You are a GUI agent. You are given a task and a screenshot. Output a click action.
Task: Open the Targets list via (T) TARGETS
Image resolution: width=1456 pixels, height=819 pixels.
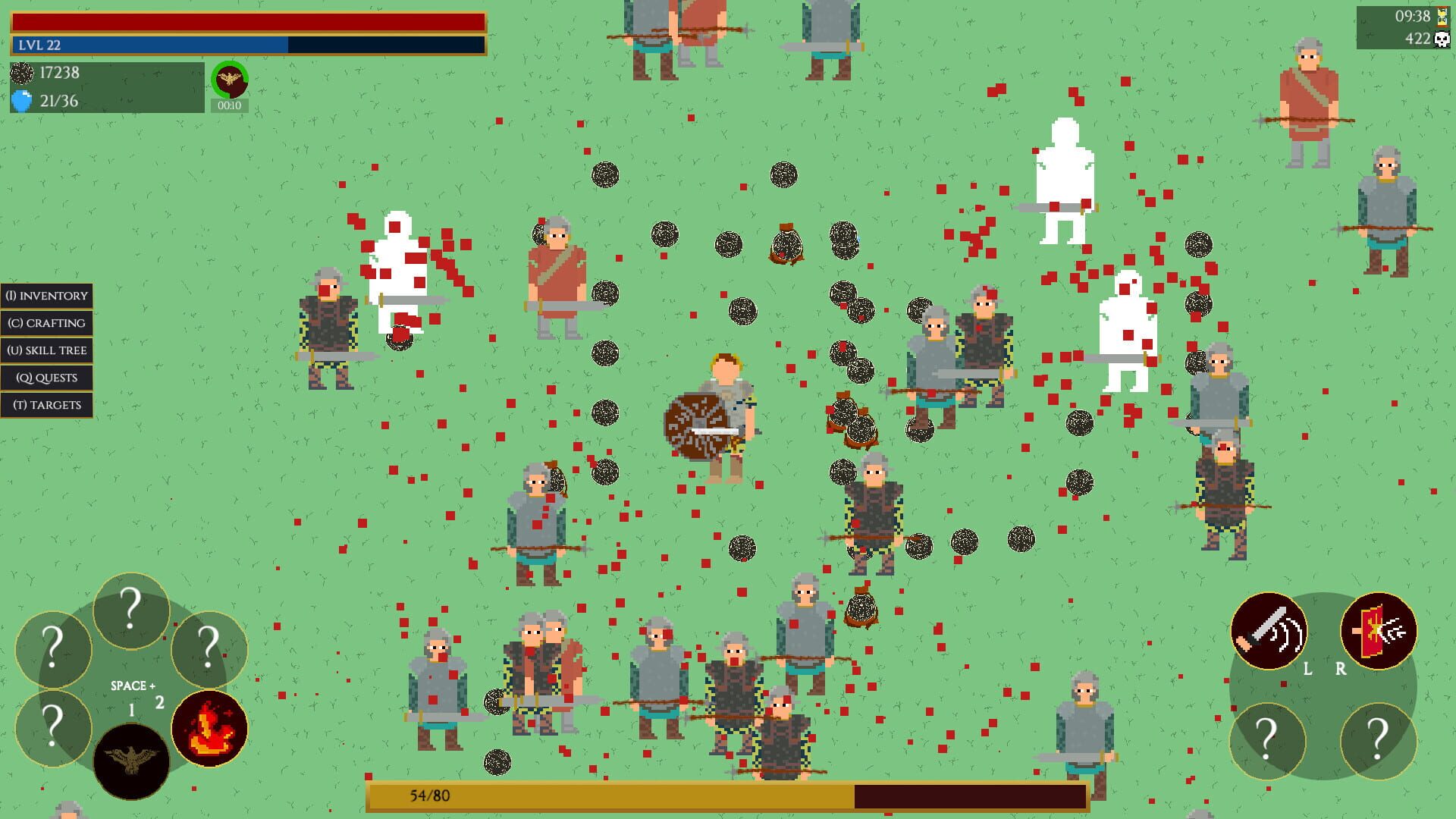47,405
